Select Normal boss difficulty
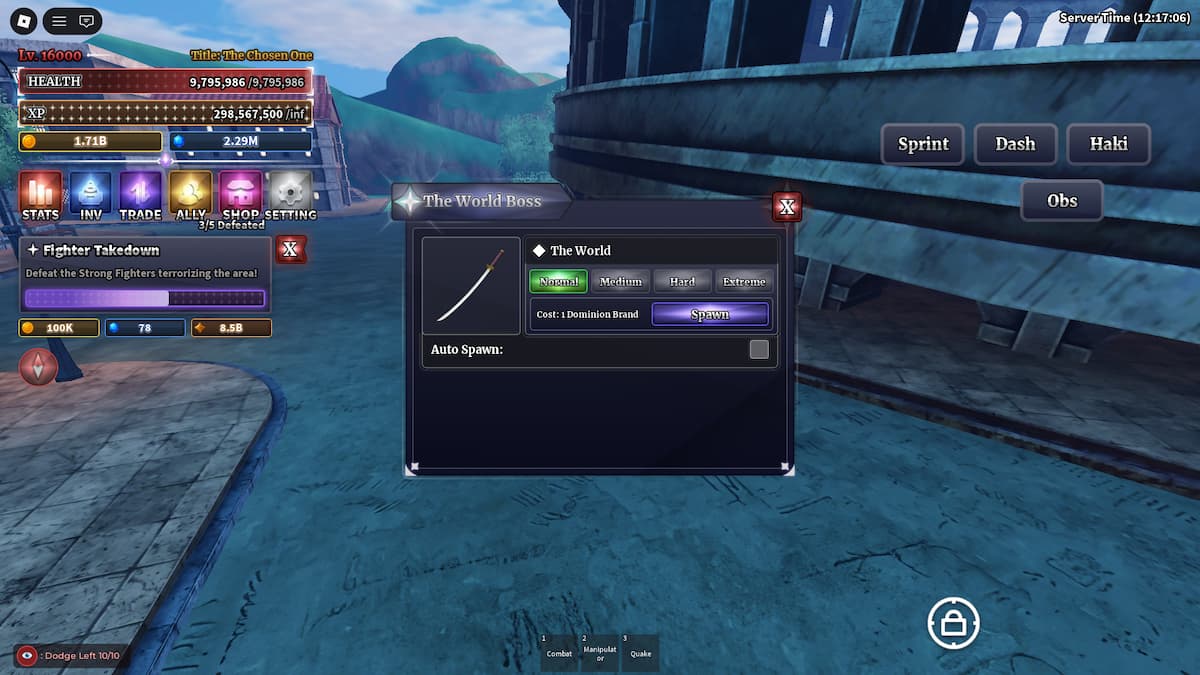1200x675 pixels. 558,282
